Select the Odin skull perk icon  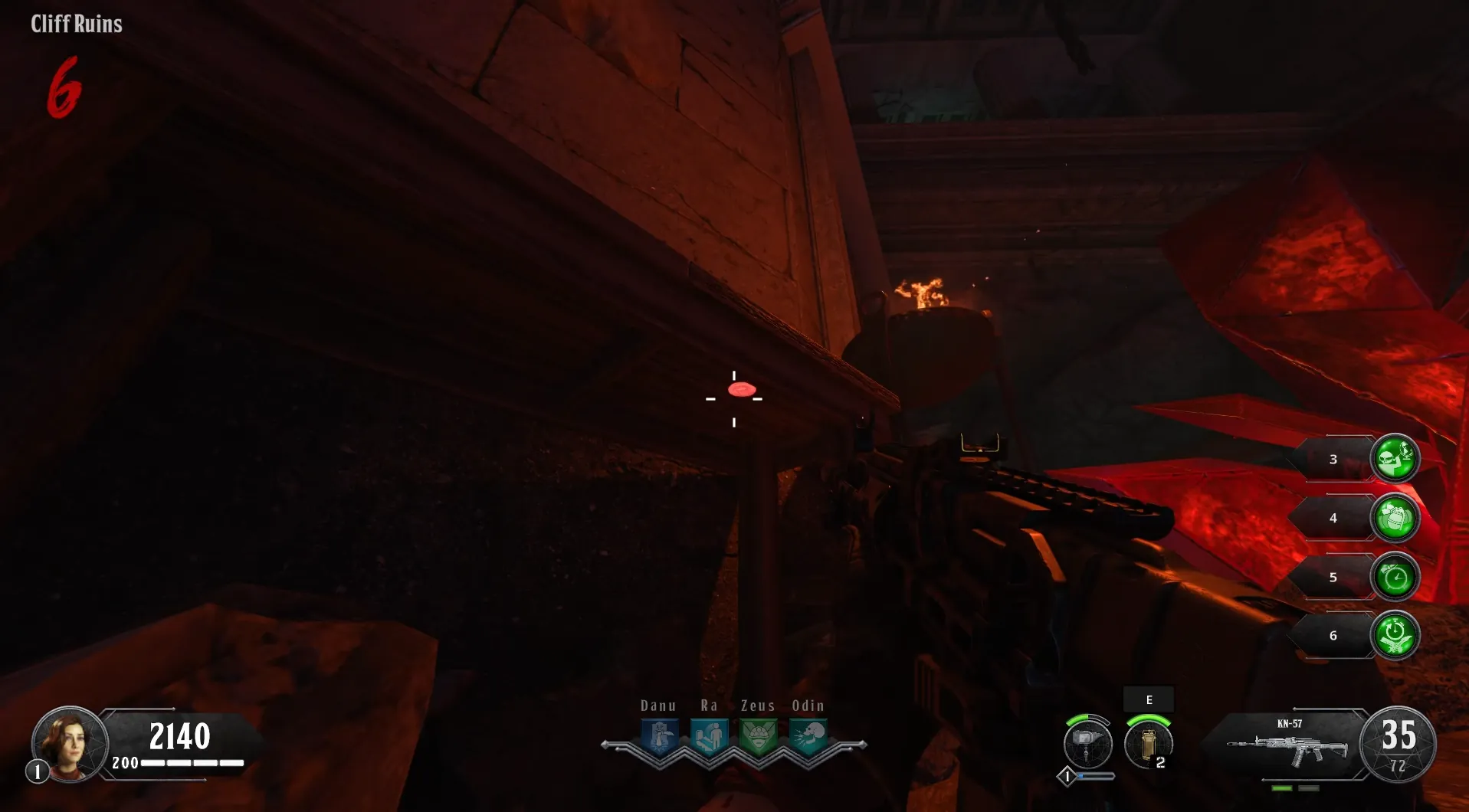tap(808, 738)
